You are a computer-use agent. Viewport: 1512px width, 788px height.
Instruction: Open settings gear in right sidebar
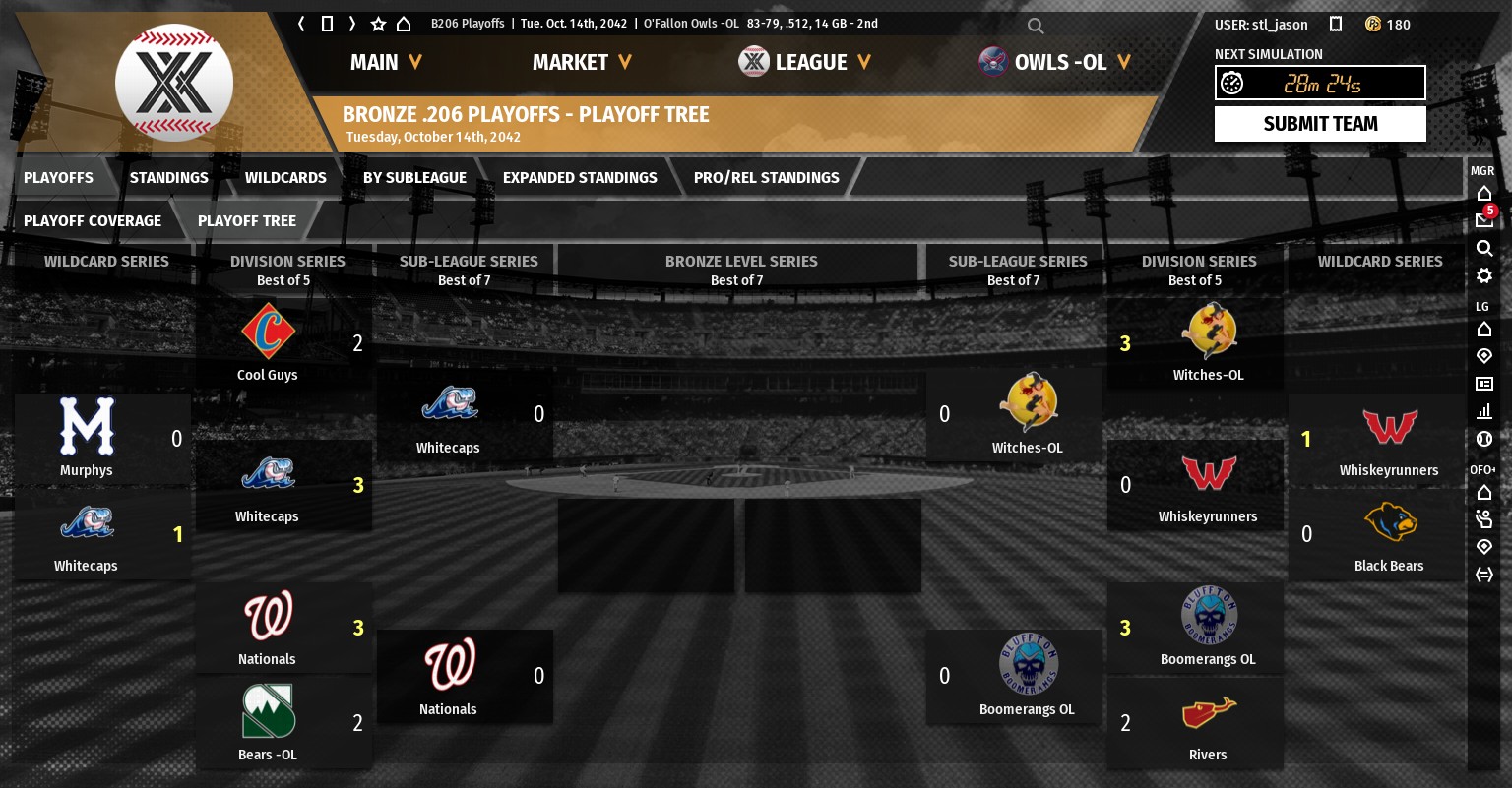point(1484,275)
